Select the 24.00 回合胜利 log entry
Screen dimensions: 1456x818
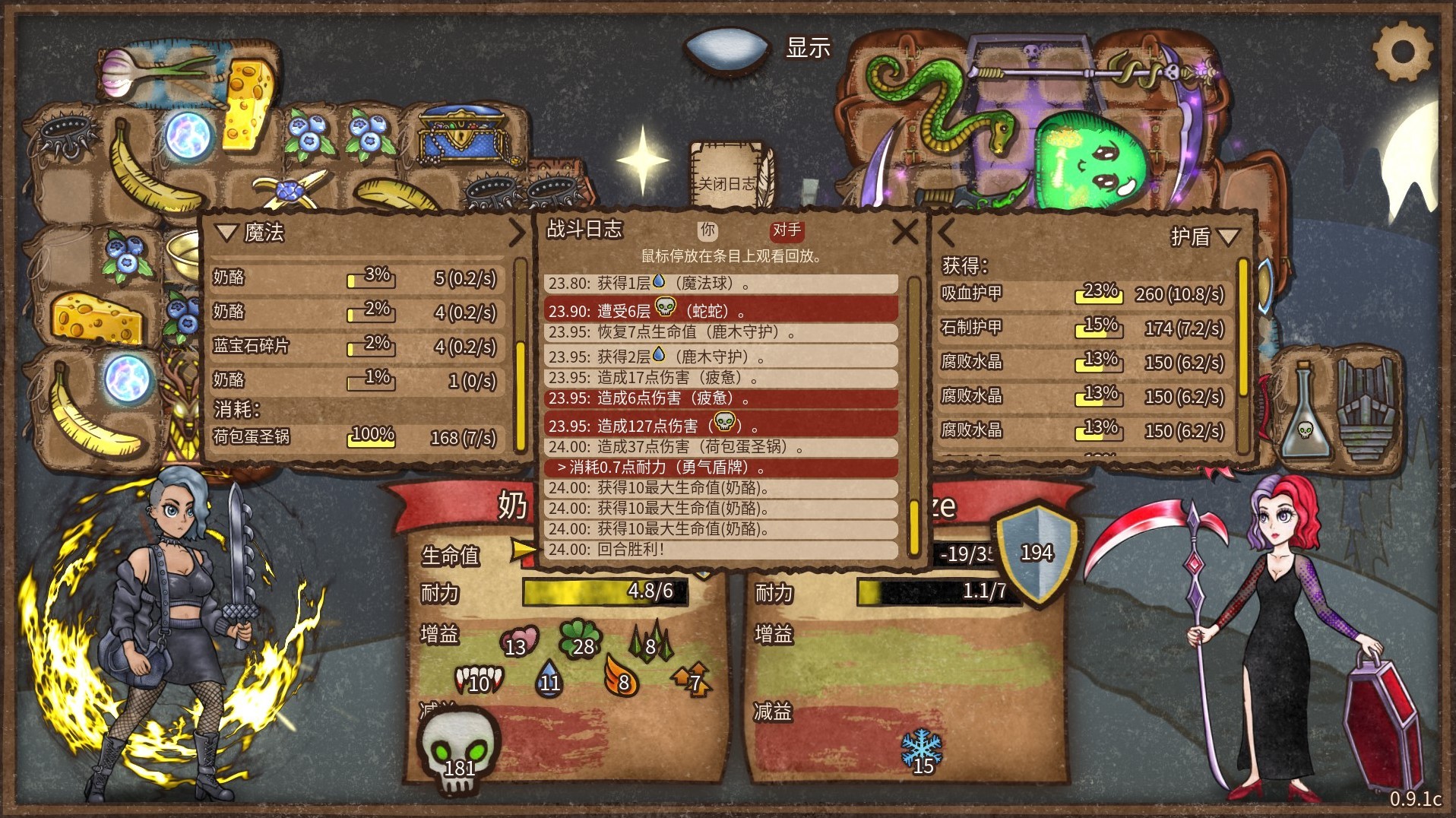pos(720,549)
